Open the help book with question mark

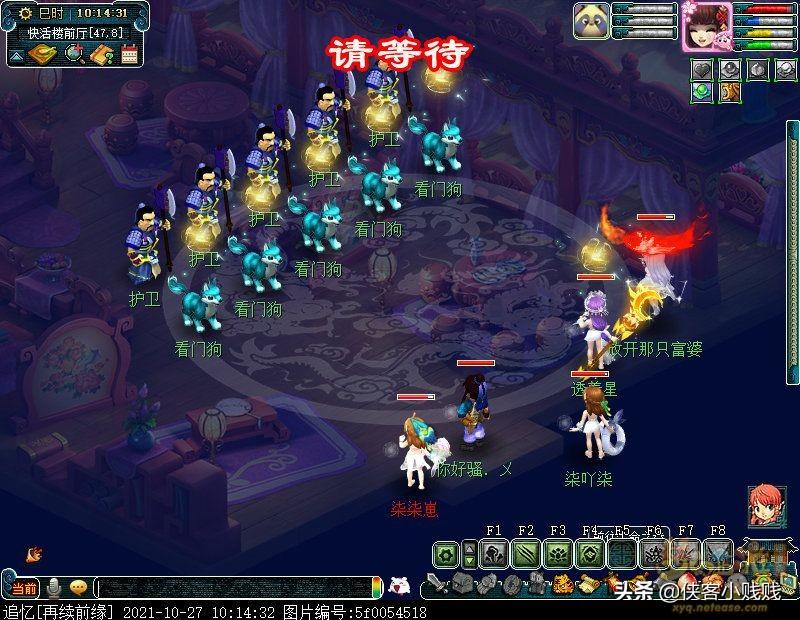click(101, 54)
